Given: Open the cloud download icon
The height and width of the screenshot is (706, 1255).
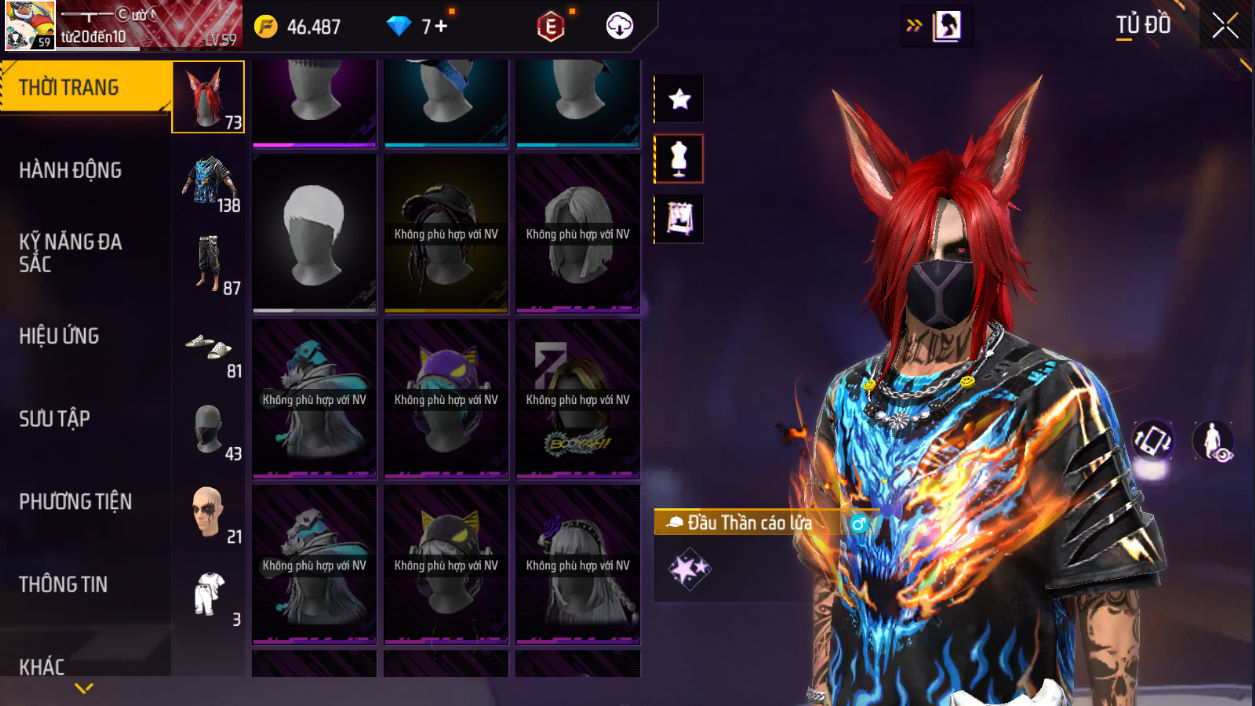Looking at the screenshot, I should (620, 27).
